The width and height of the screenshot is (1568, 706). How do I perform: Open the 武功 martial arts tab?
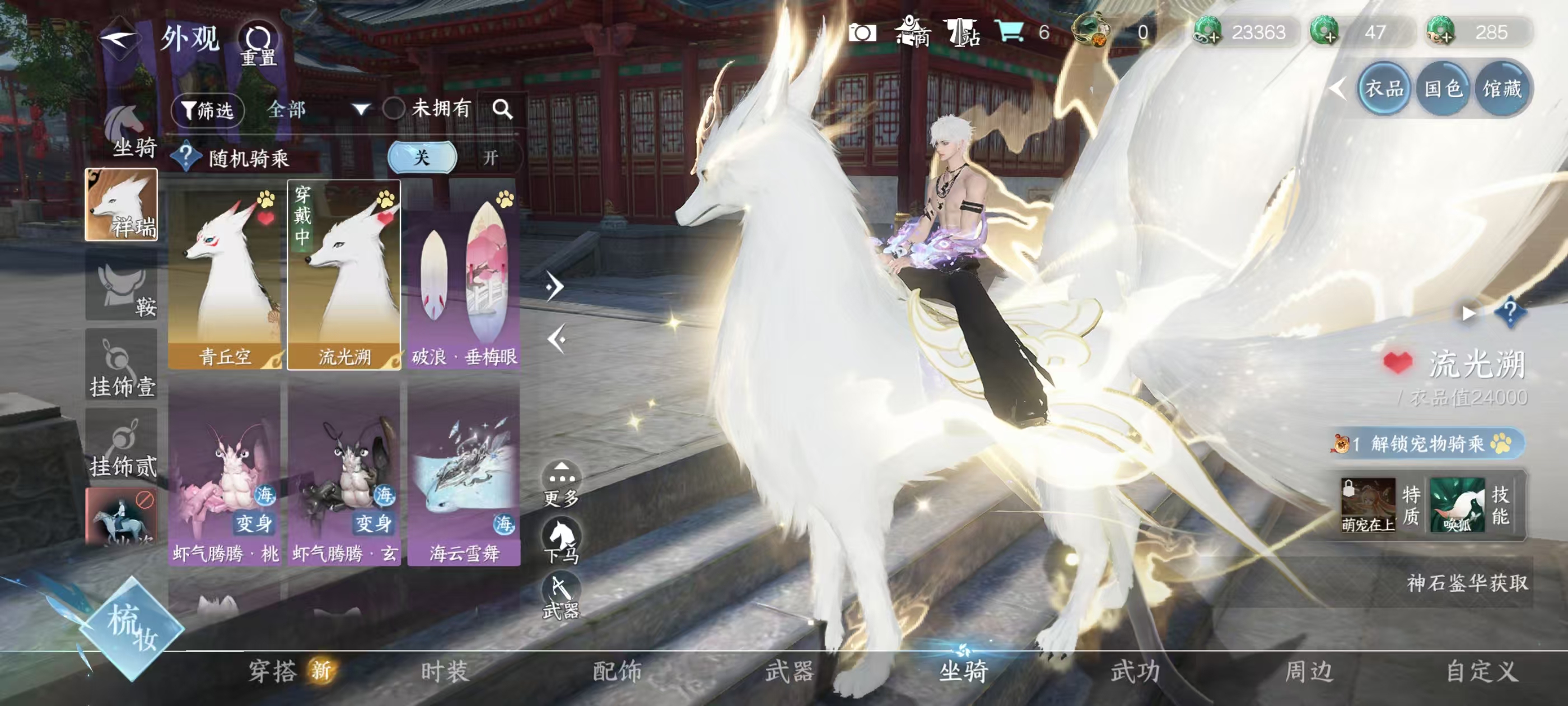tap(1135, 672)
